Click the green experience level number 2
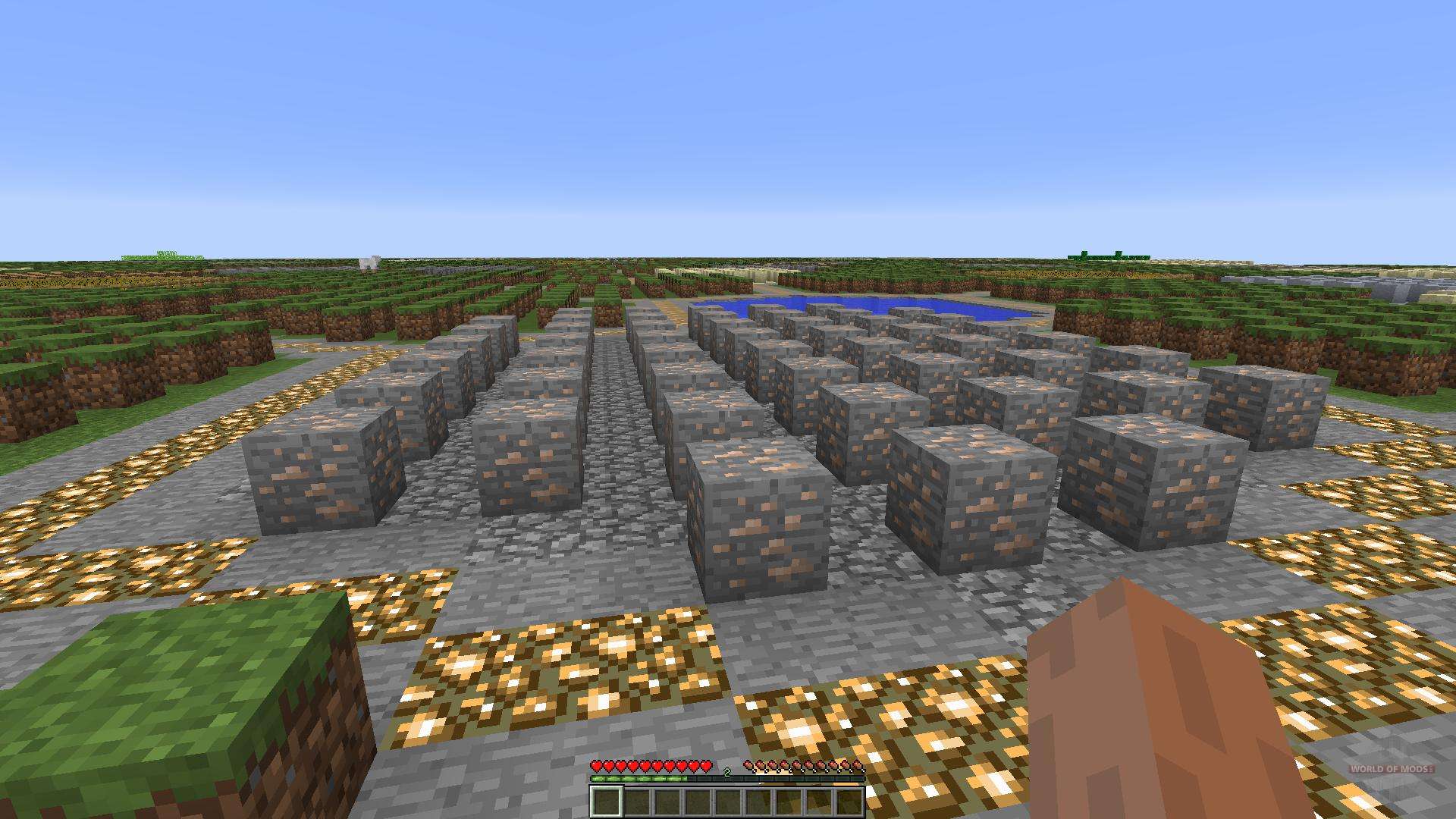Image resolution: width=1456 pixels, height=819 pixels. (x=727, y=771)
